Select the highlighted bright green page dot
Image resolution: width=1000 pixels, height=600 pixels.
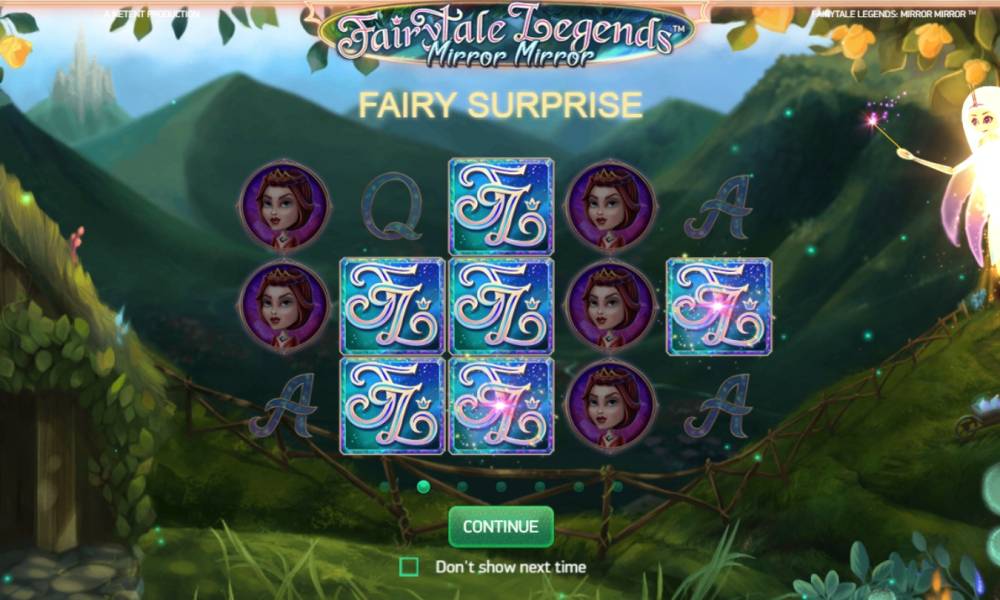pos(423,487)
